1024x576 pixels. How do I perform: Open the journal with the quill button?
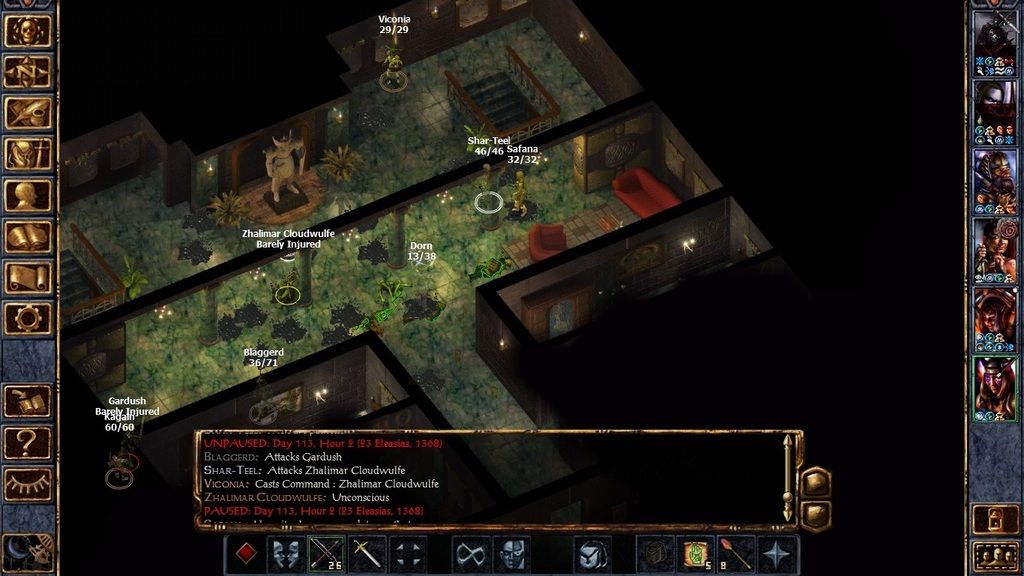pyautogui.click(x=28, y=113)
